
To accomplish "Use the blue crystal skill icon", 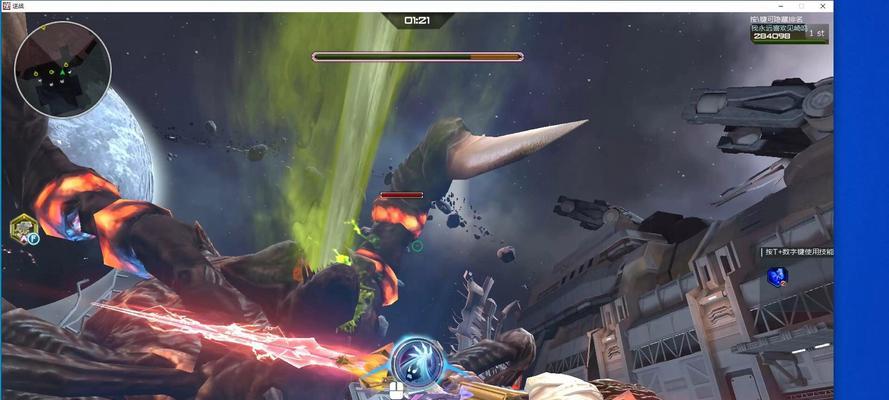I will (776, 277).
